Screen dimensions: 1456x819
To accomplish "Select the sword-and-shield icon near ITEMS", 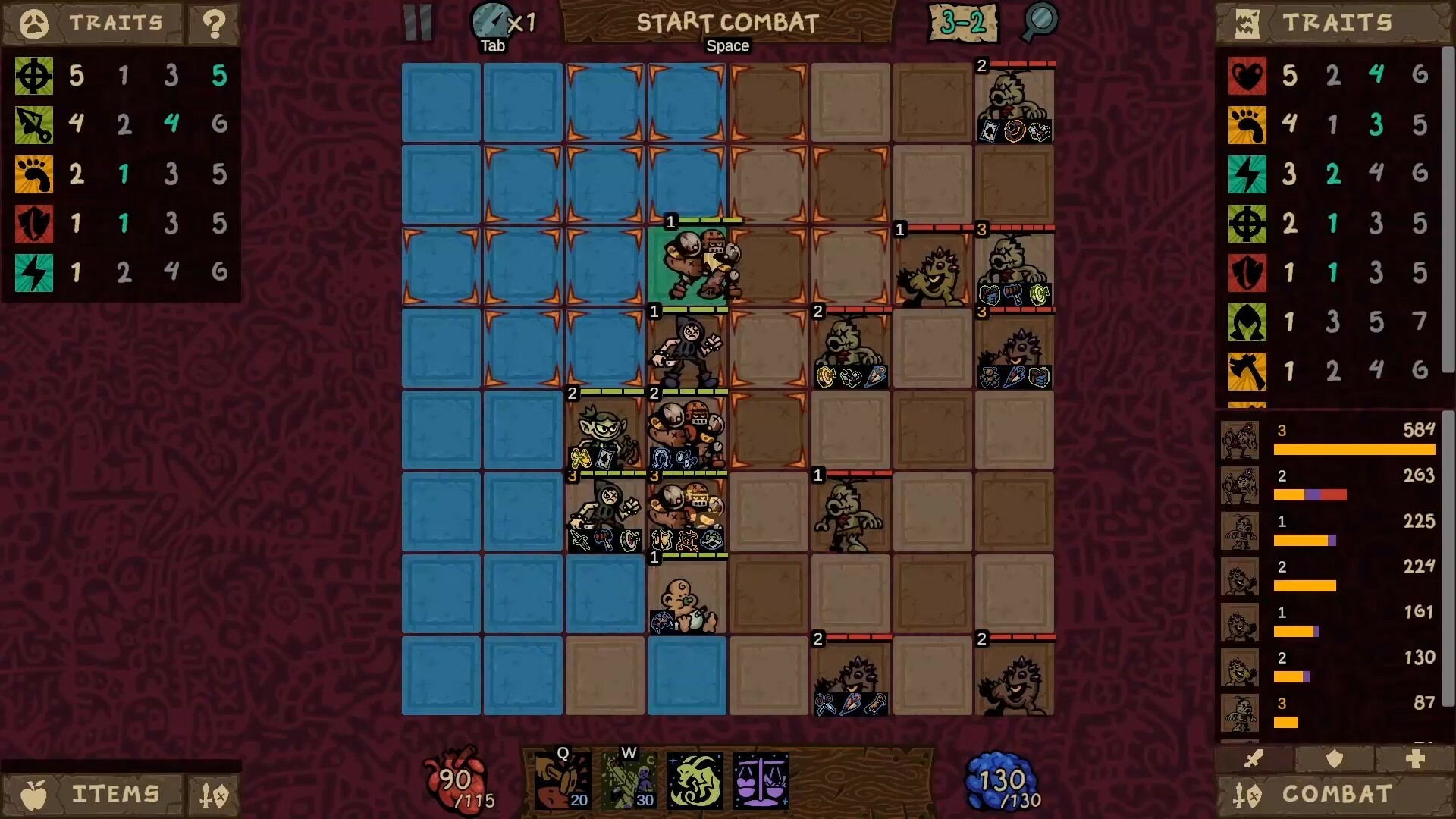I will (214, 794).
